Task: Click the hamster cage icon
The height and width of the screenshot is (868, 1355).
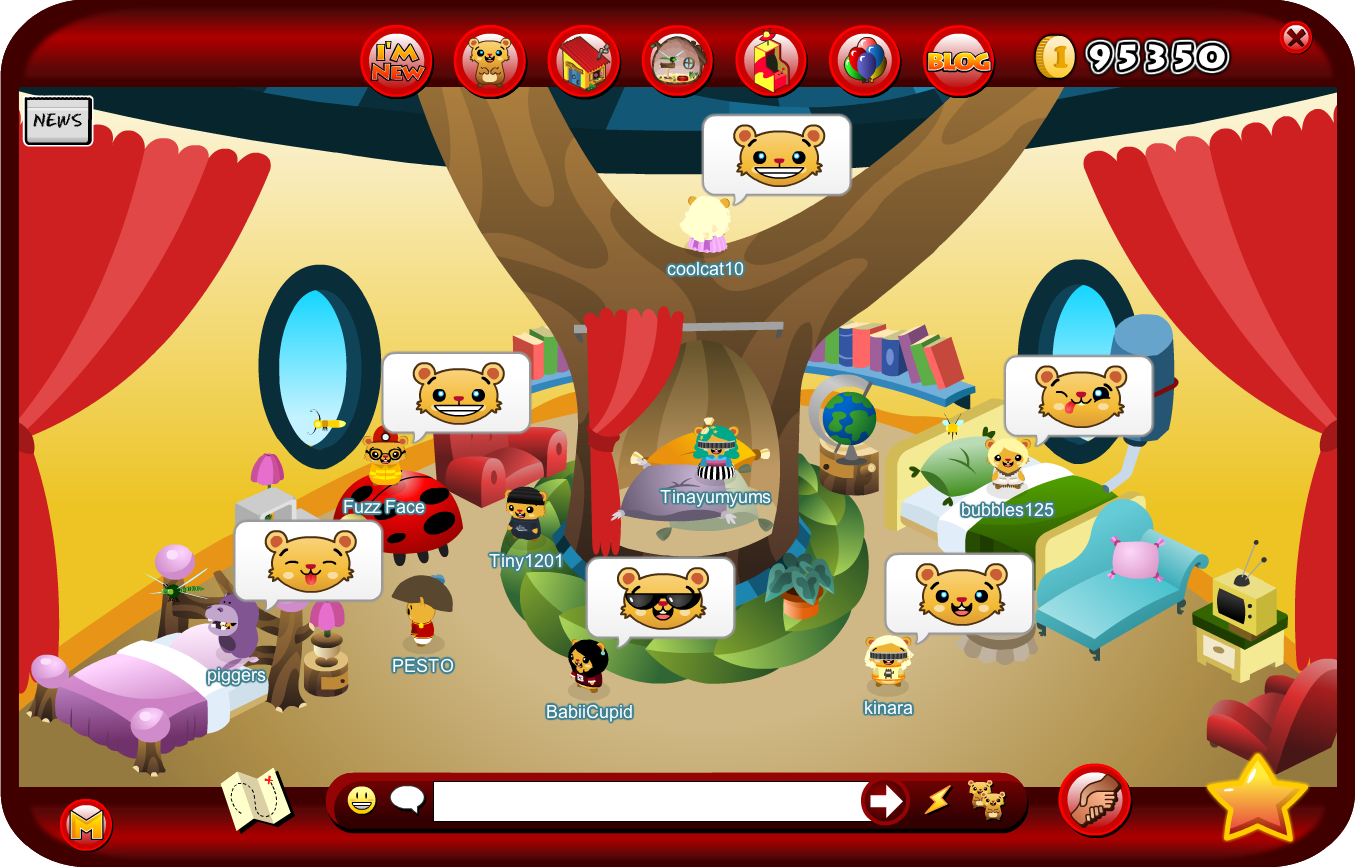Action: (x=676, y=60)
